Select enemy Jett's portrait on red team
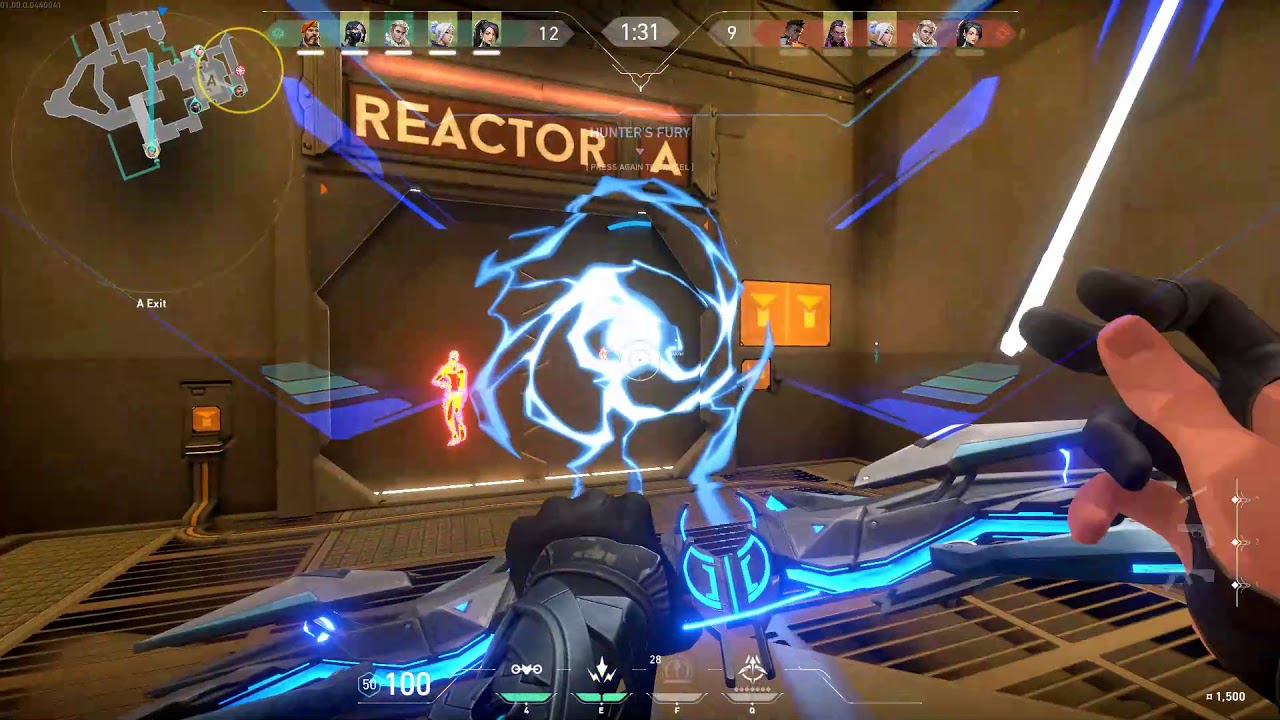 click(x=881, y=34)
